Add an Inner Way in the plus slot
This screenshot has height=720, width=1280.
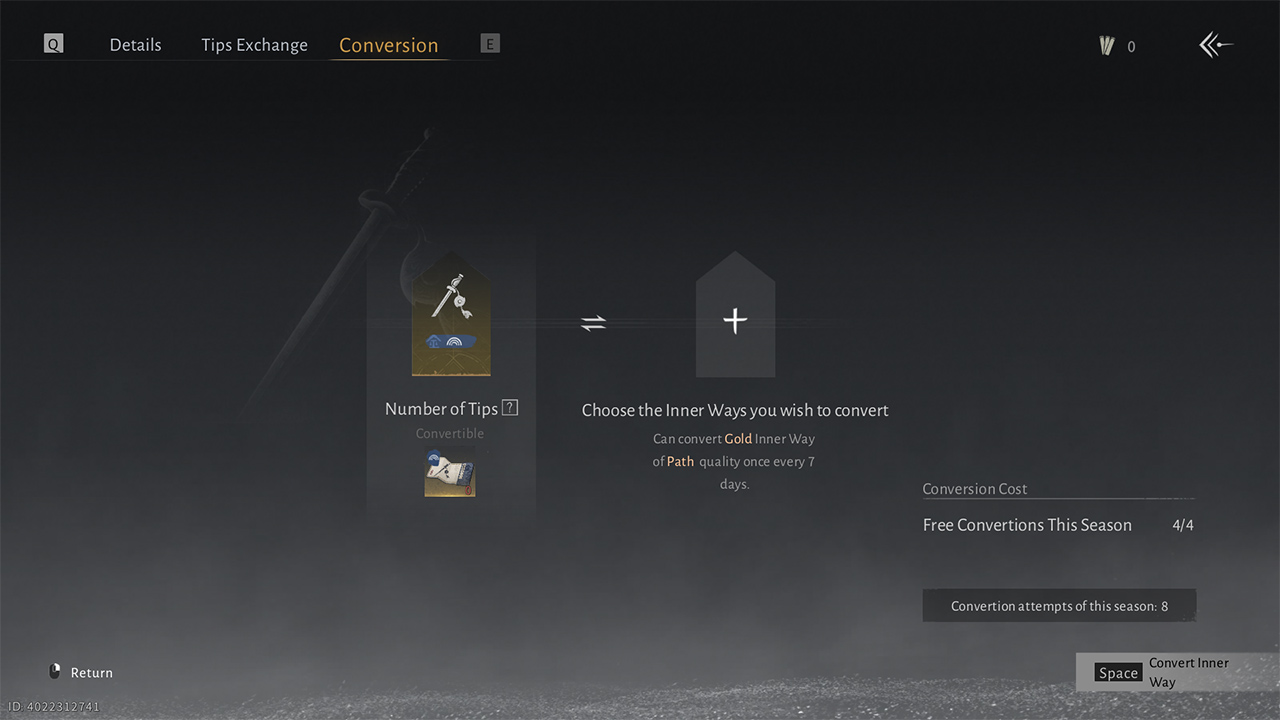(x=735, y=316)
